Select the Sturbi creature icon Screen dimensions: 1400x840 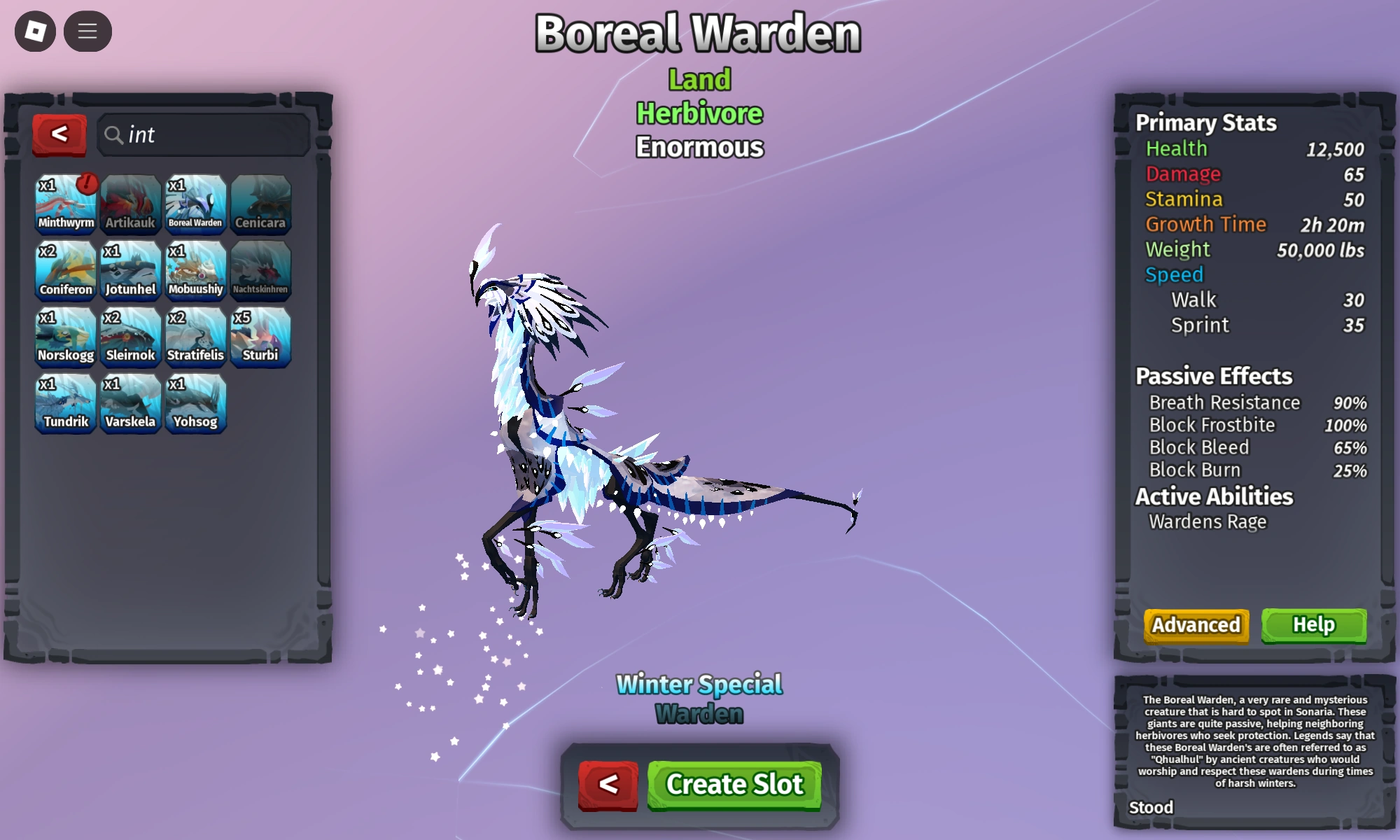click(260, 337)
